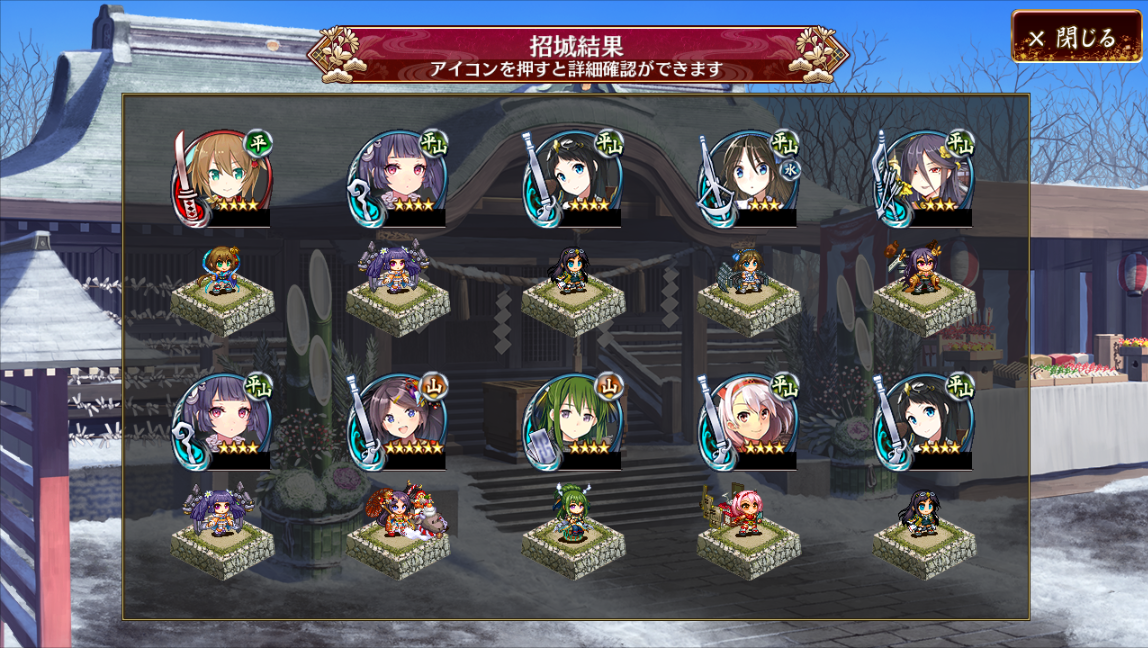Inspect the five-star brown-haired girl portrait
Image resolution: width=1148 pixels, height=648 pixels.
pos(398,421)
